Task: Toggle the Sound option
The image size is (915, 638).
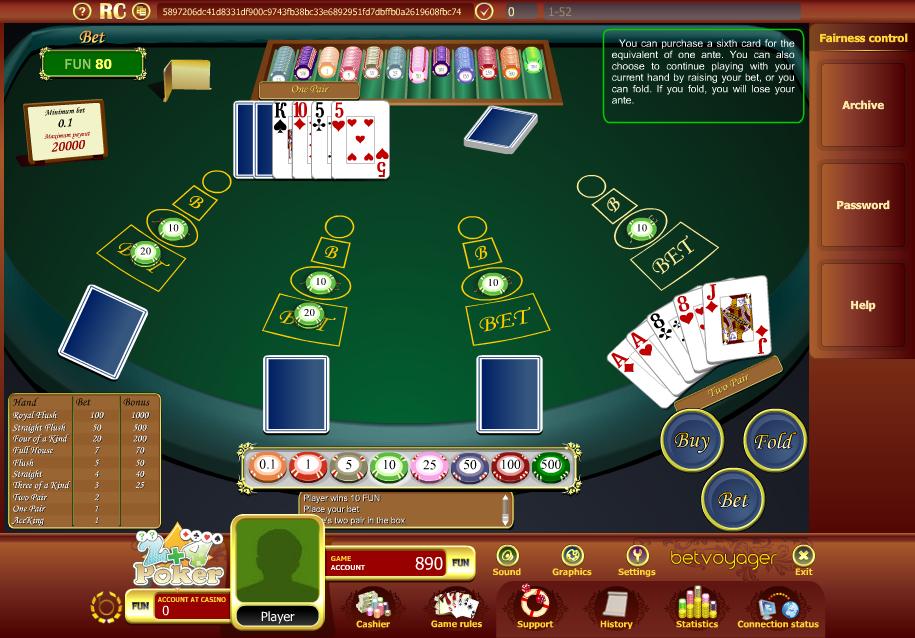Action: pos(507,560)
